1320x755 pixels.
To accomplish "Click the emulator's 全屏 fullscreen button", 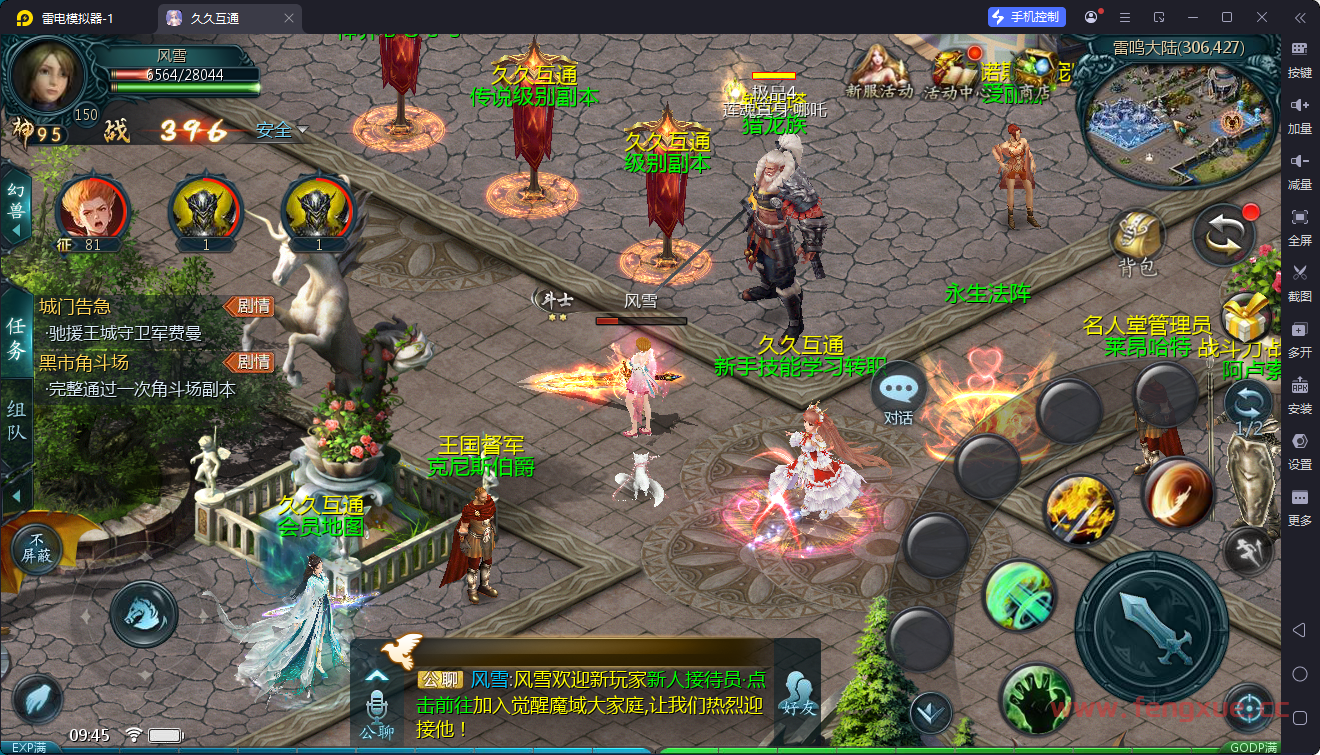I will click(x=1300, y=224).
